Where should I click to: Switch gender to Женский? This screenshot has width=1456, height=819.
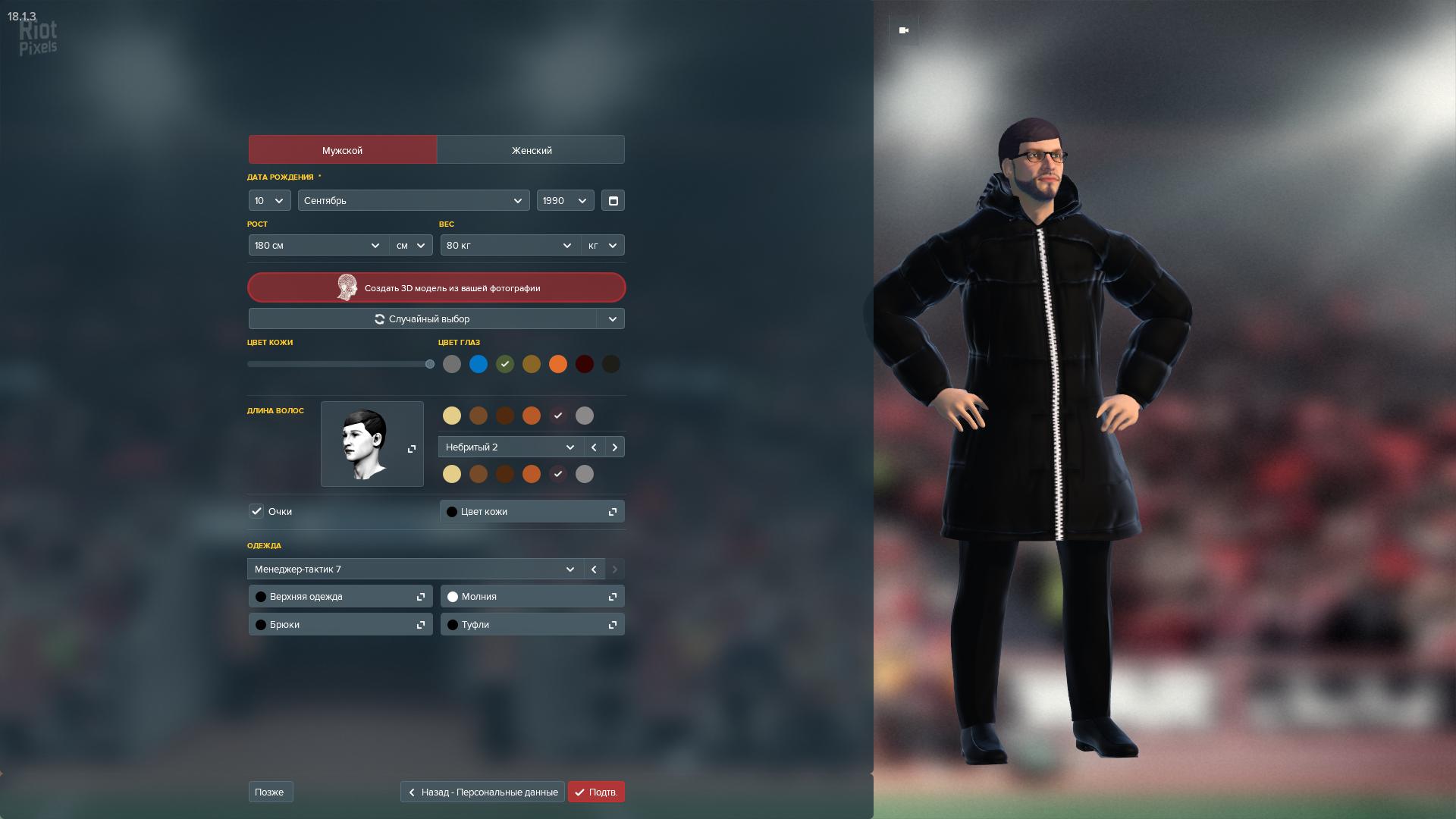tap(531, 150)
